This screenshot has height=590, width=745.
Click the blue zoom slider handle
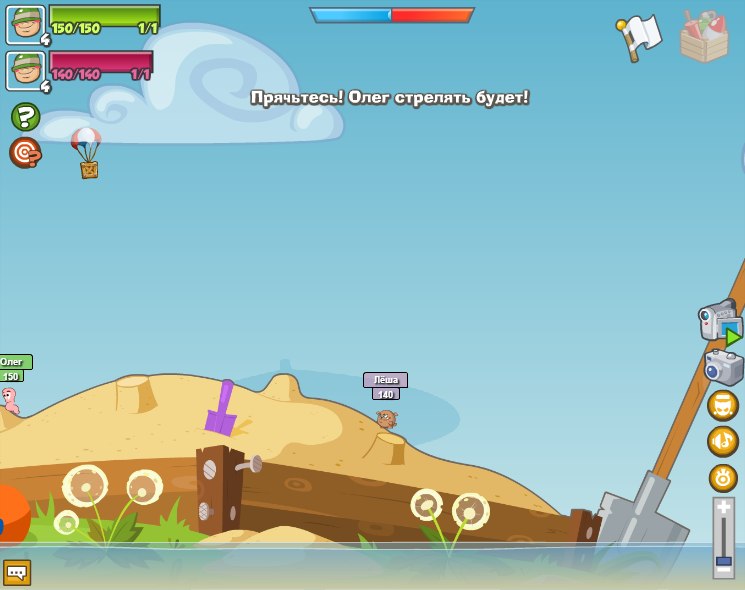pos(724,560)
